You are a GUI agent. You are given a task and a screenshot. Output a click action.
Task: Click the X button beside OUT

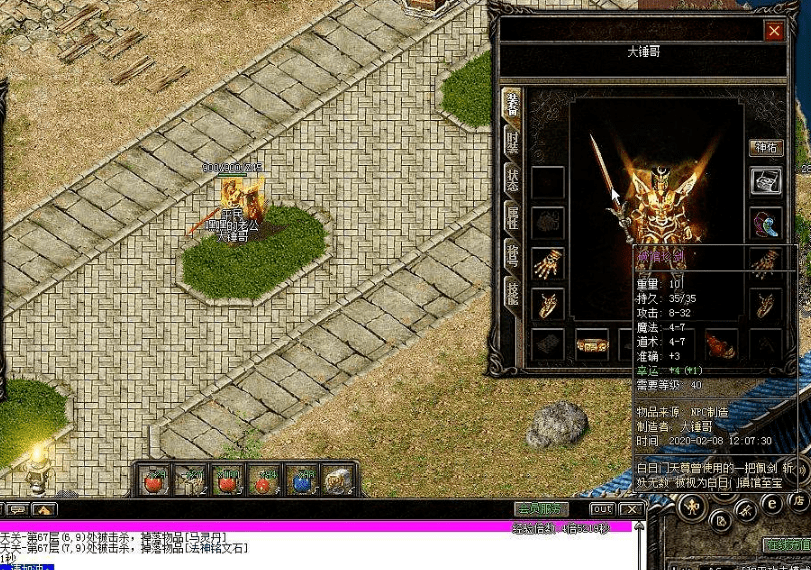point(630,509)
